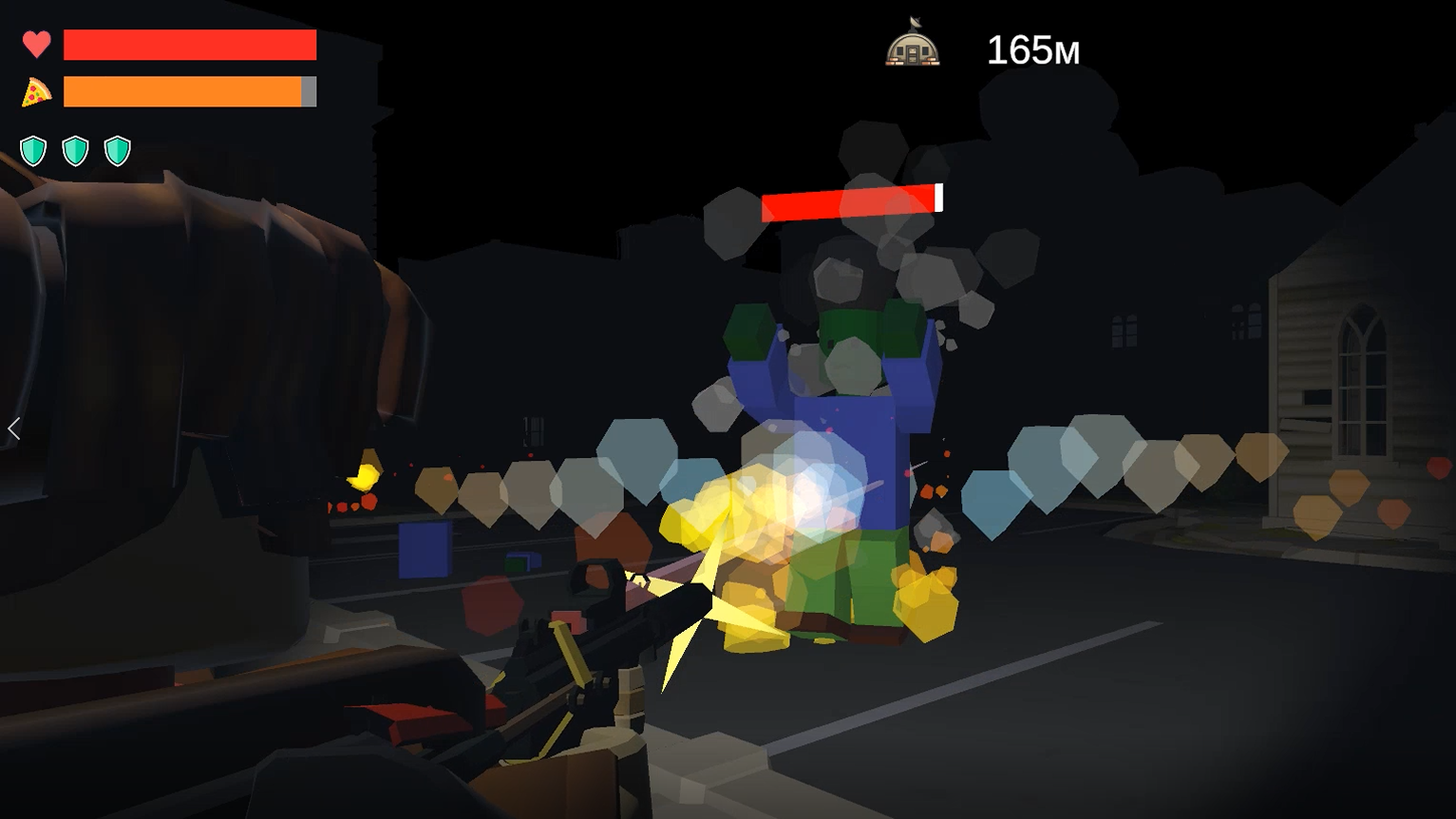
Task: Click the third green shield icon
Action: [117, 149]
